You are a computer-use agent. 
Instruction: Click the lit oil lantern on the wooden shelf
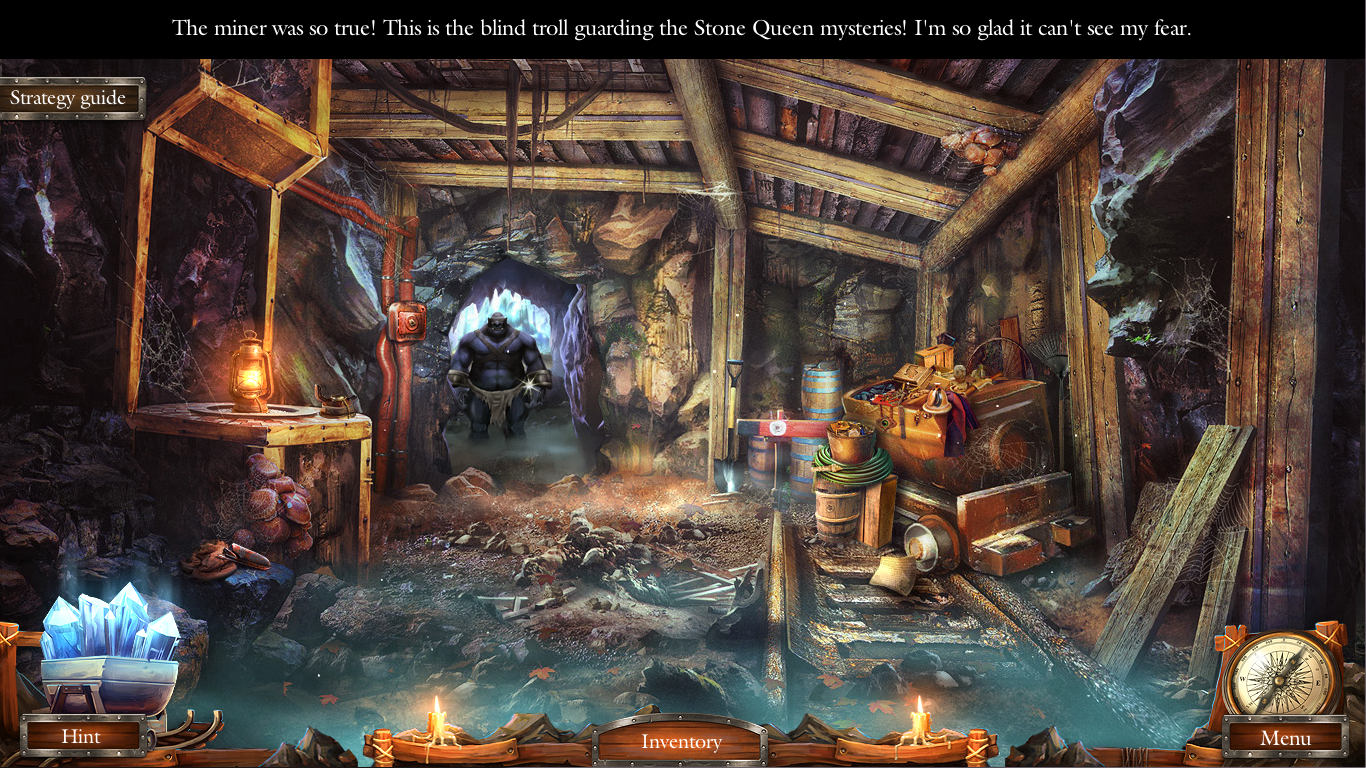point(250,375)
